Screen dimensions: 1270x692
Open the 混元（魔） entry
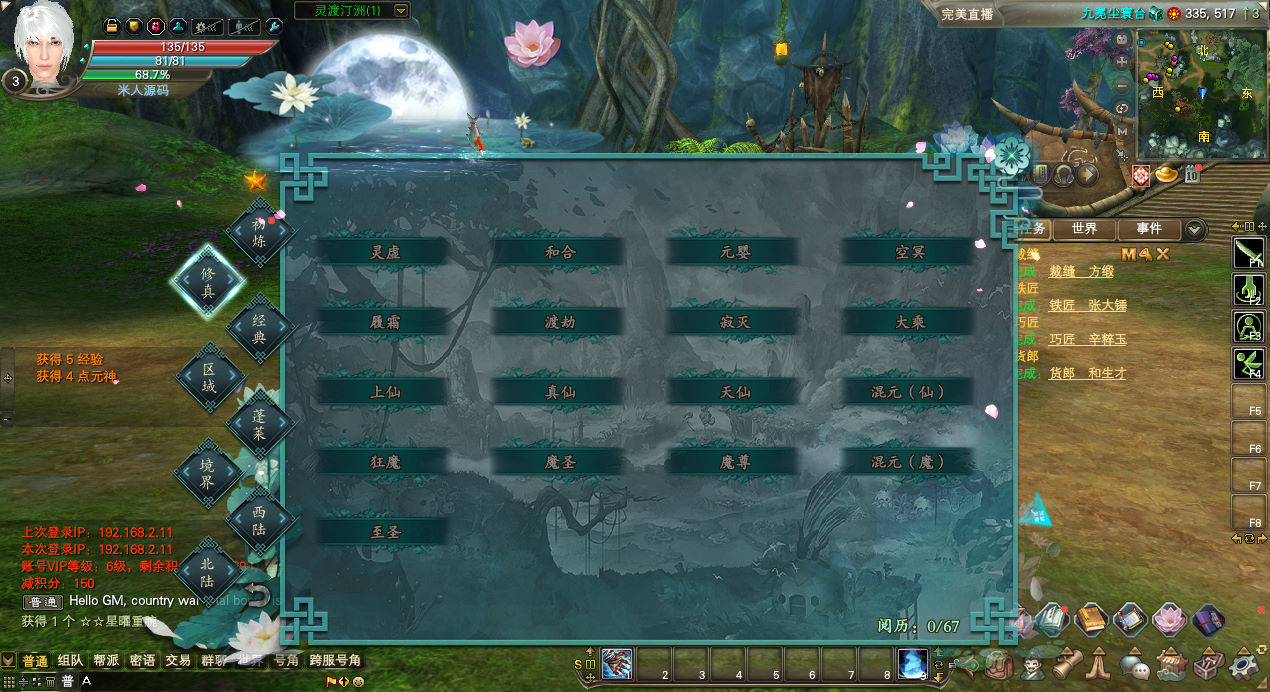click(x=908, y=462)
